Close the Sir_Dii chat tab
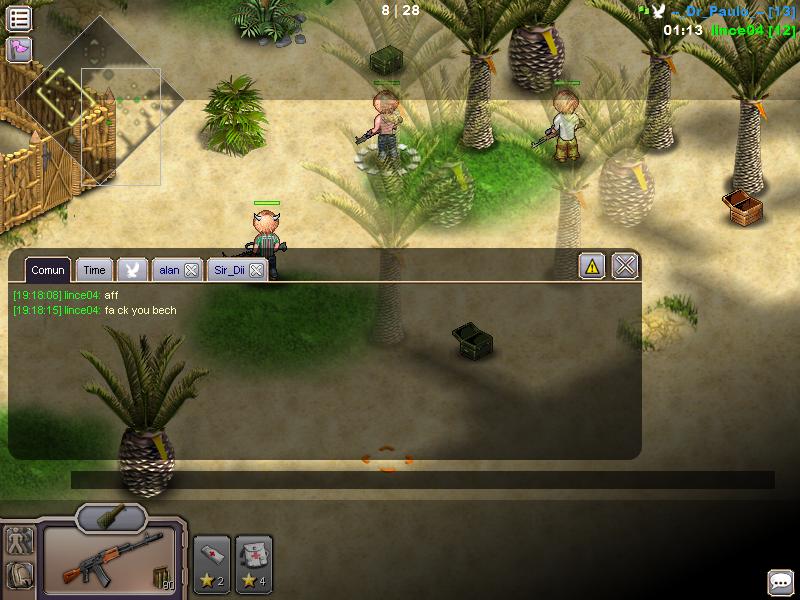 (256, 270)
